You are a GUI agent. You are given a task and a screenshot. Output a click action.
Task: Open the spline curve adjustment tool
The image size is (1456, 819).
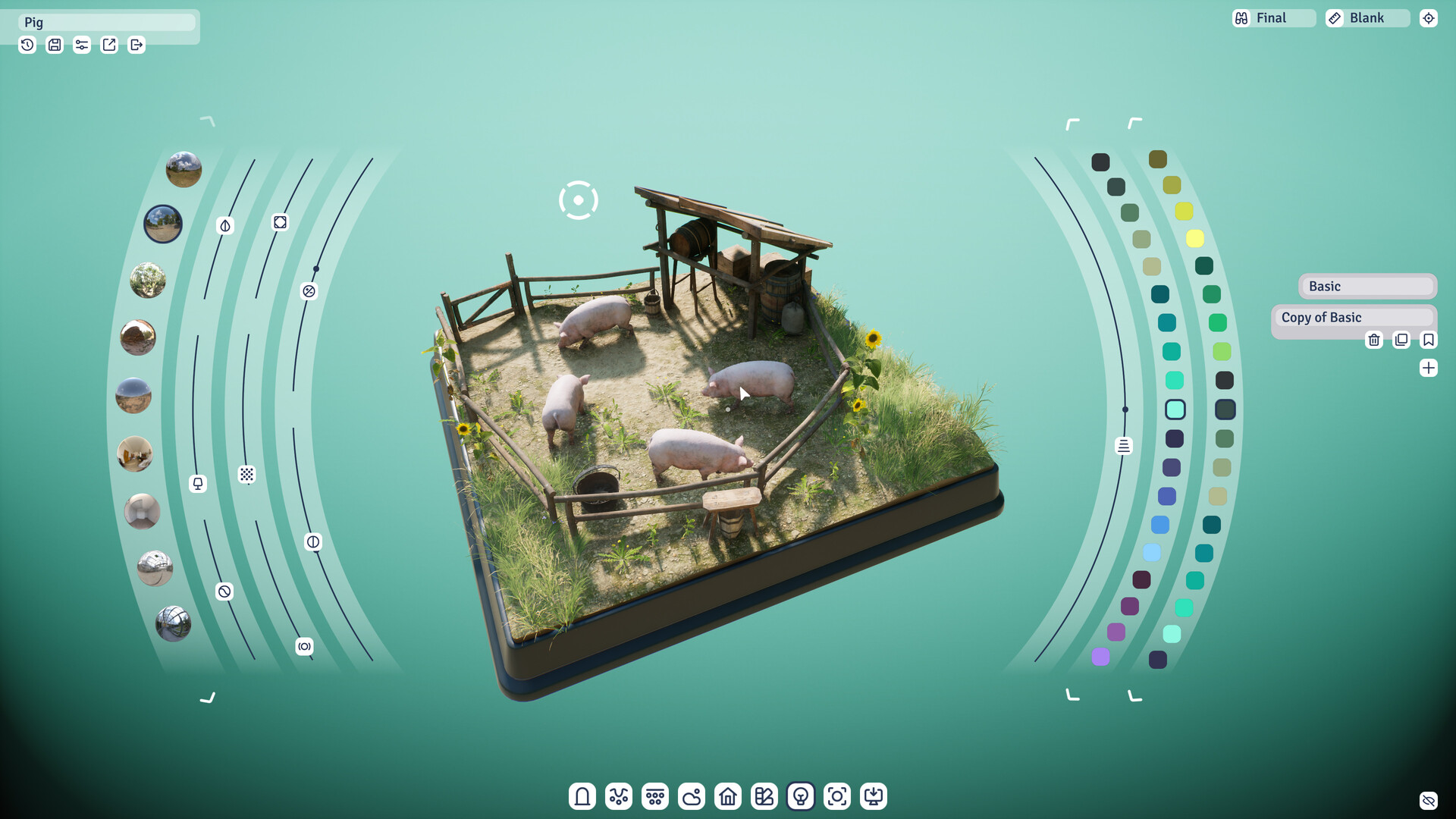[618, 796]
